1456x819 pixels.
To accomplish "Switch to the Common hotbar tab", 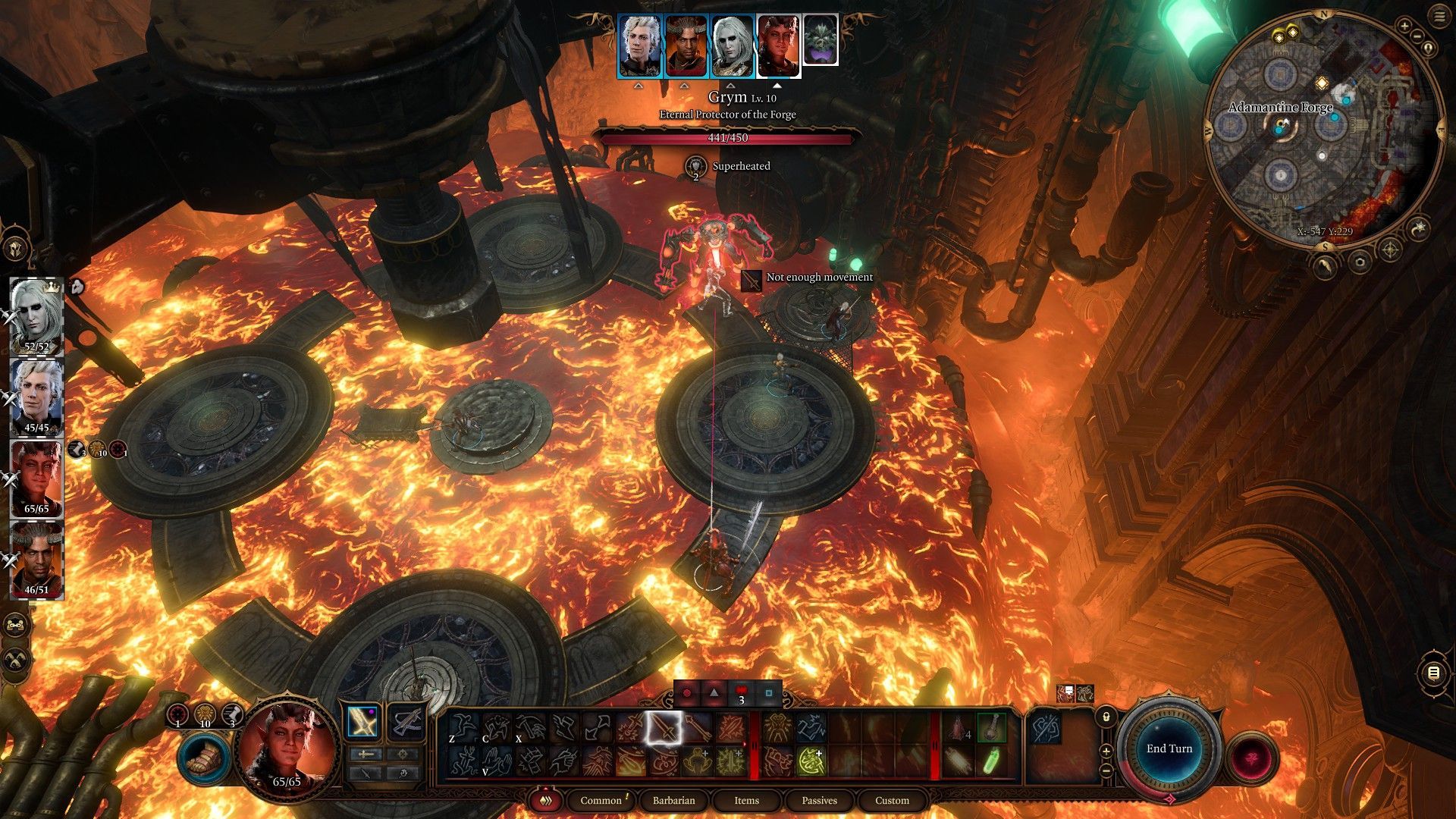I will 601,800.
